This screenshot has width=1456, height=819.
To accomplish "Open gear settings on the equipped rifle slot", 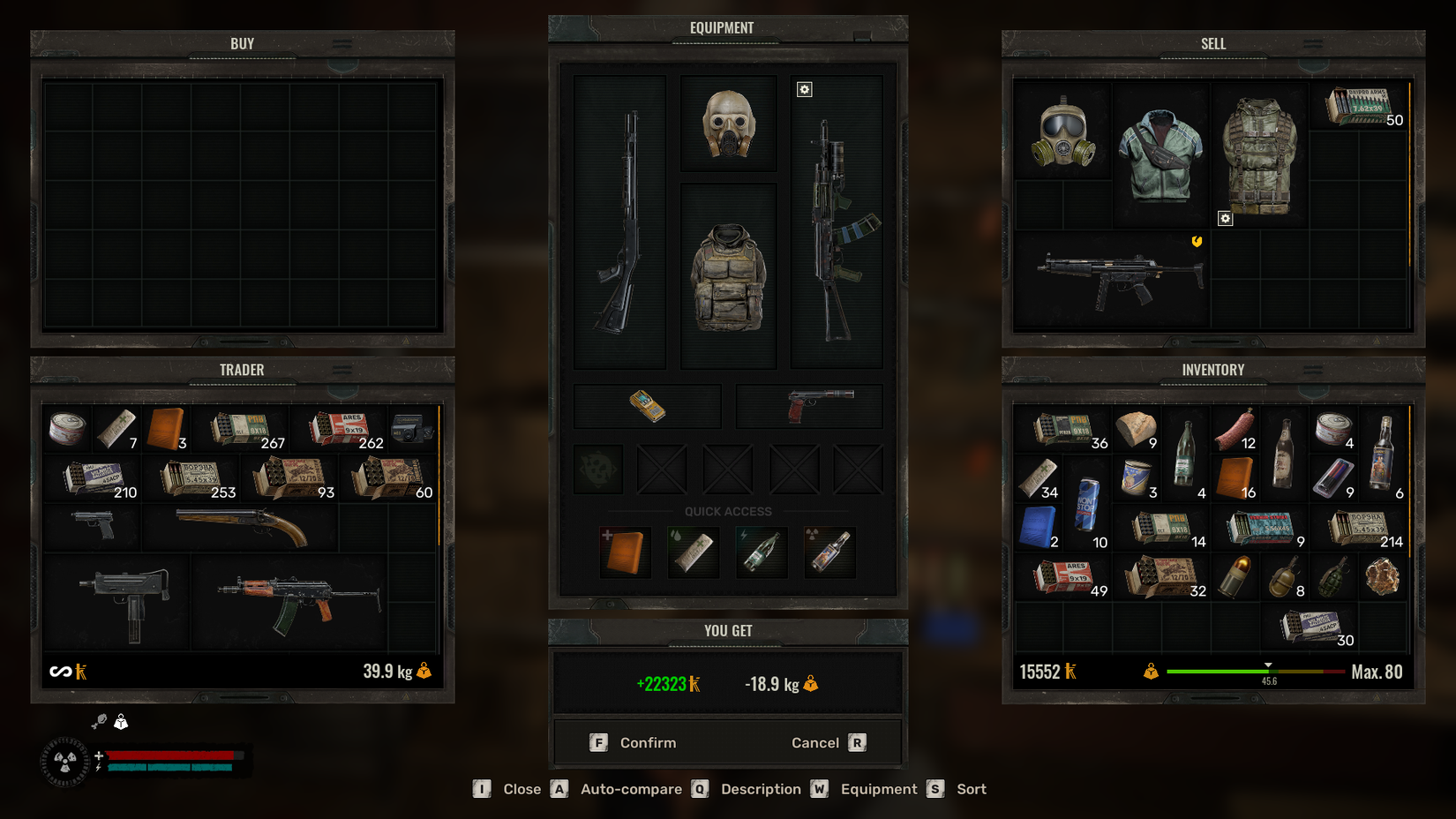I will click(x=804, y=89).
